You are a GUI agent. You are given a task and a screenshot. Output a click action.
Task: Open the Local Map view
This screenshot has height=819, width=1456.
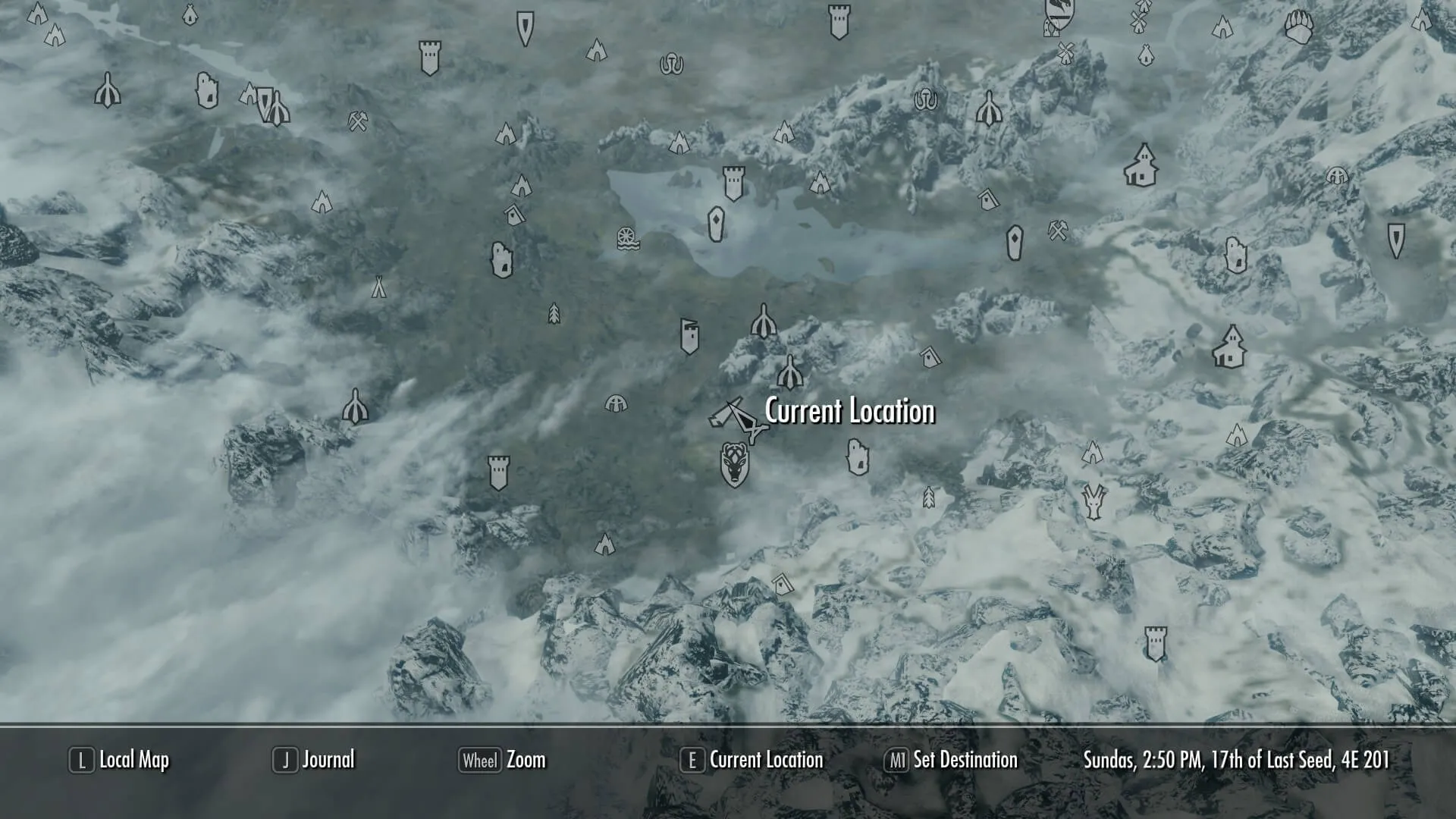click(x=119, y=760)
